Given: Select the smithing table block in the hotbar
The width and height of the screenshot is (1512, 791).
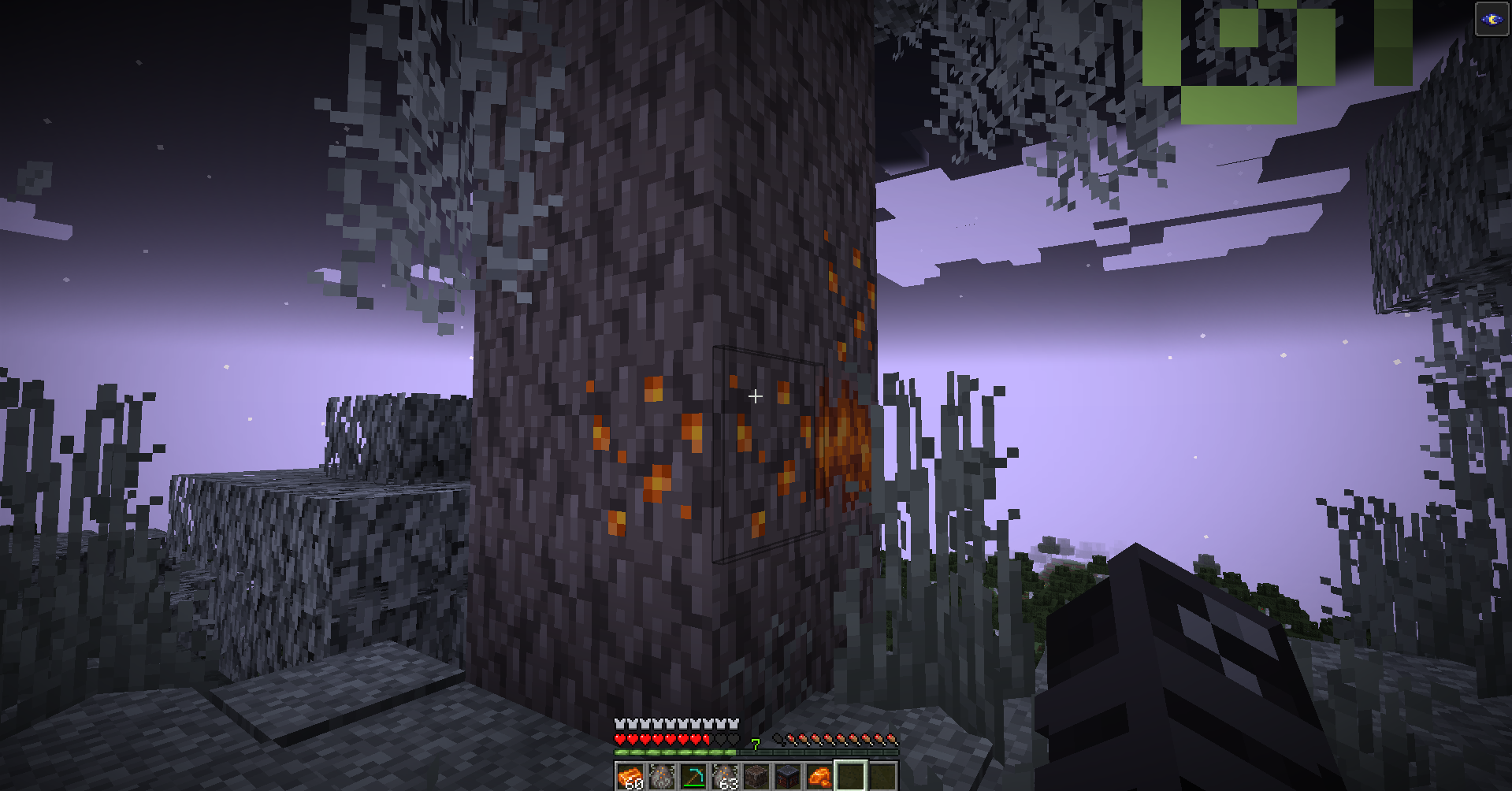Looking at the screenshot, I should point(788,776).
